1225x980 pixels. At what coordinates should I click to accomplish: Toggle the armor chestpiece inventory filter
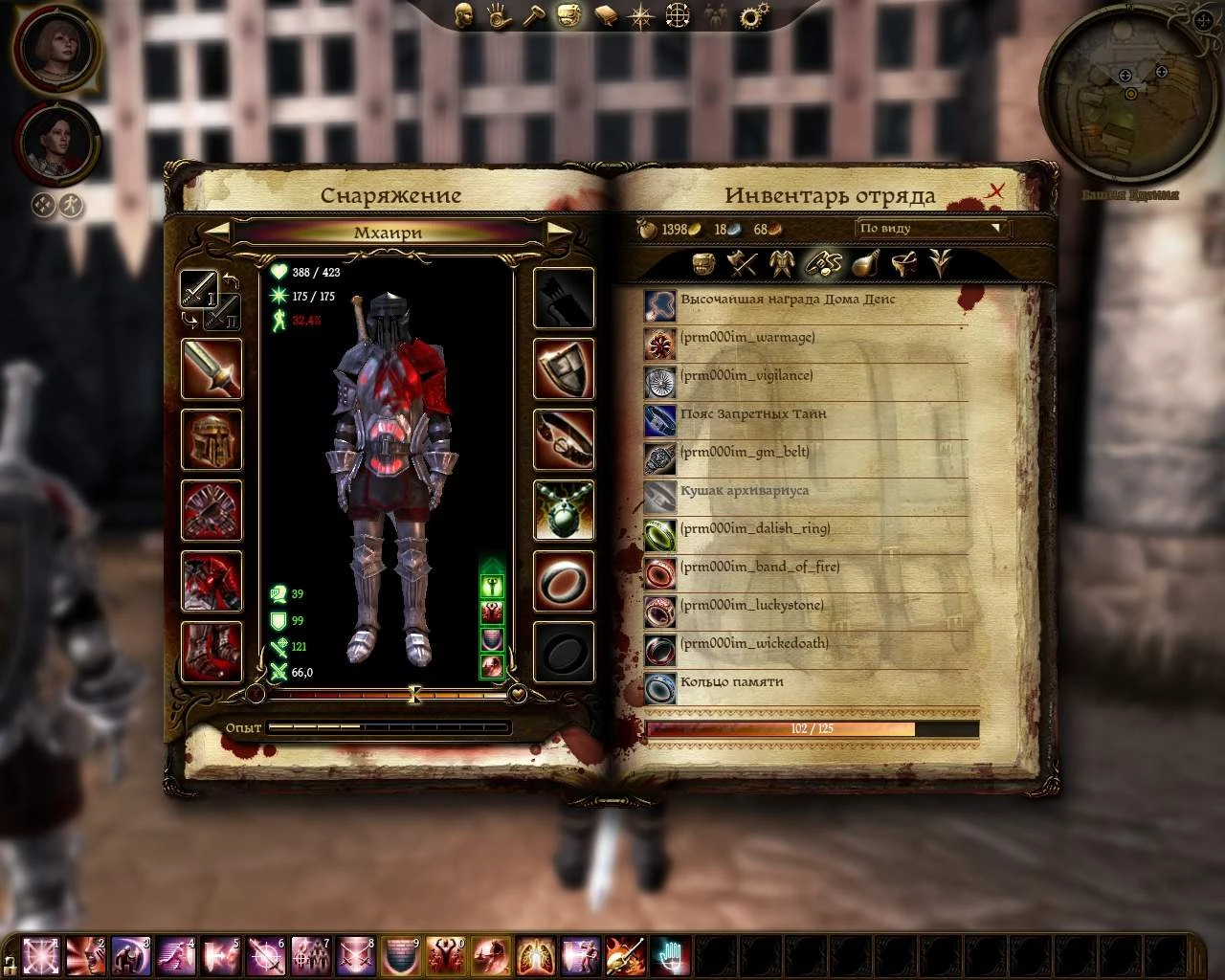point(781,264)
